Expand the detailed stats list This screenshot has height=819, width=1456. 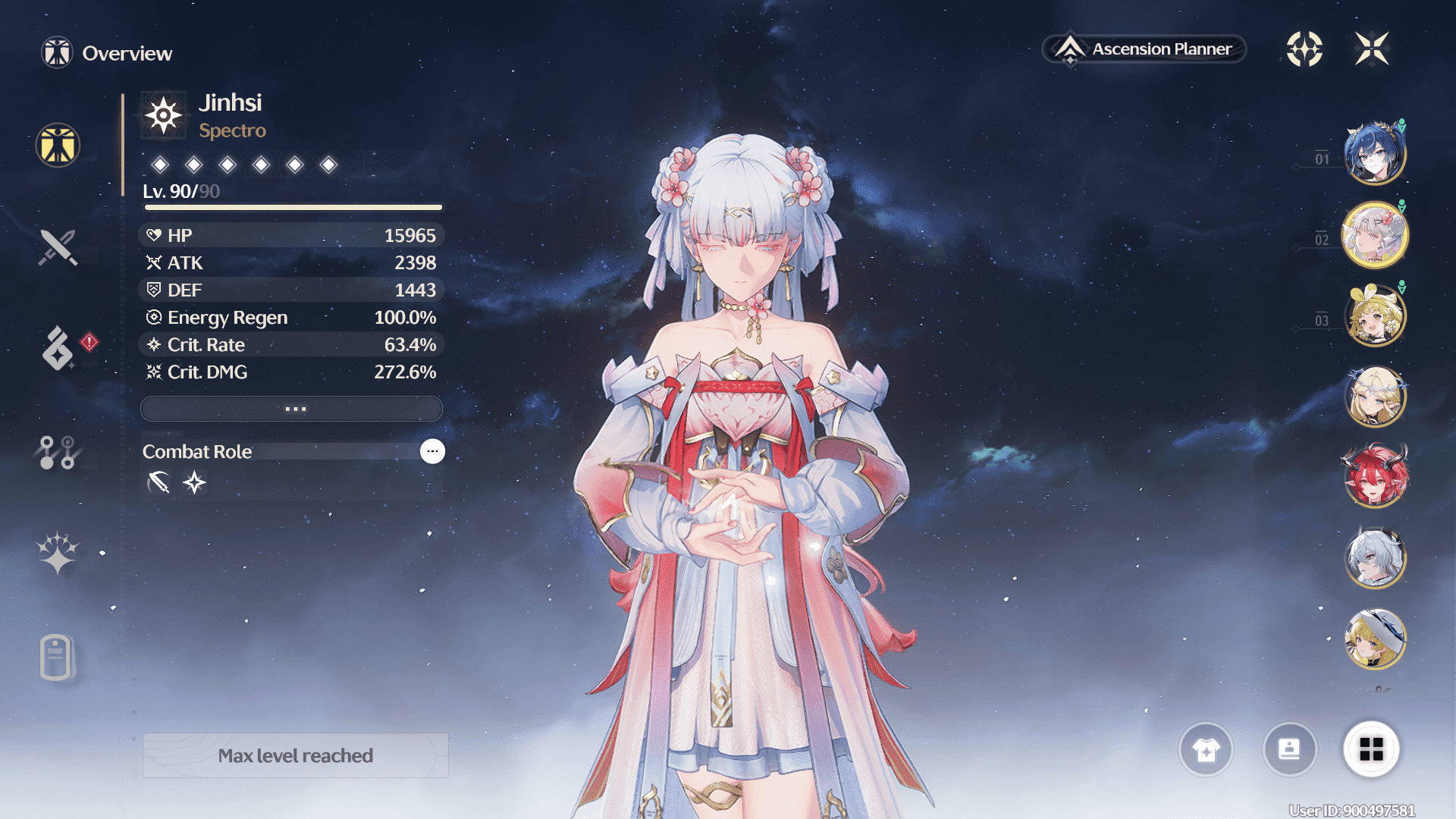(x=292, y=409)
